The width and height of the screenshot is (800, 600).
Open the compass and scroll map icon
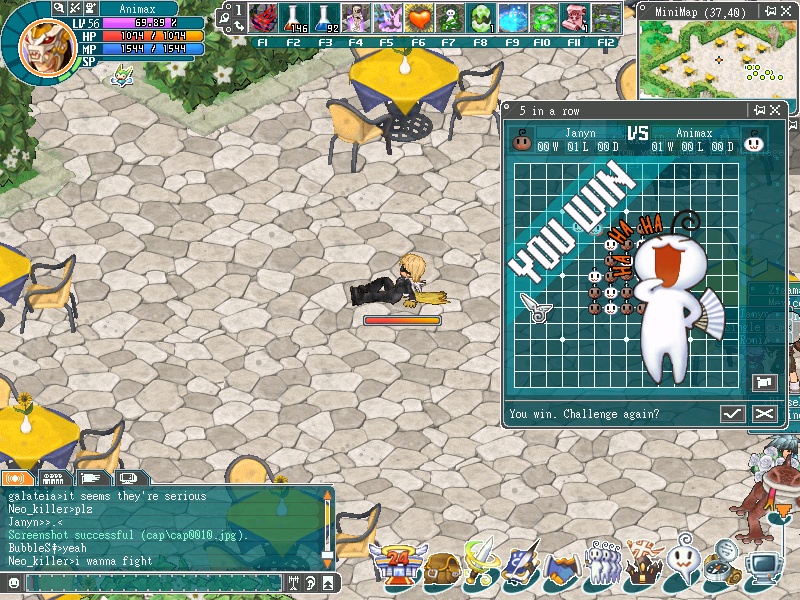pyautogui.click(x=721, y=566)
